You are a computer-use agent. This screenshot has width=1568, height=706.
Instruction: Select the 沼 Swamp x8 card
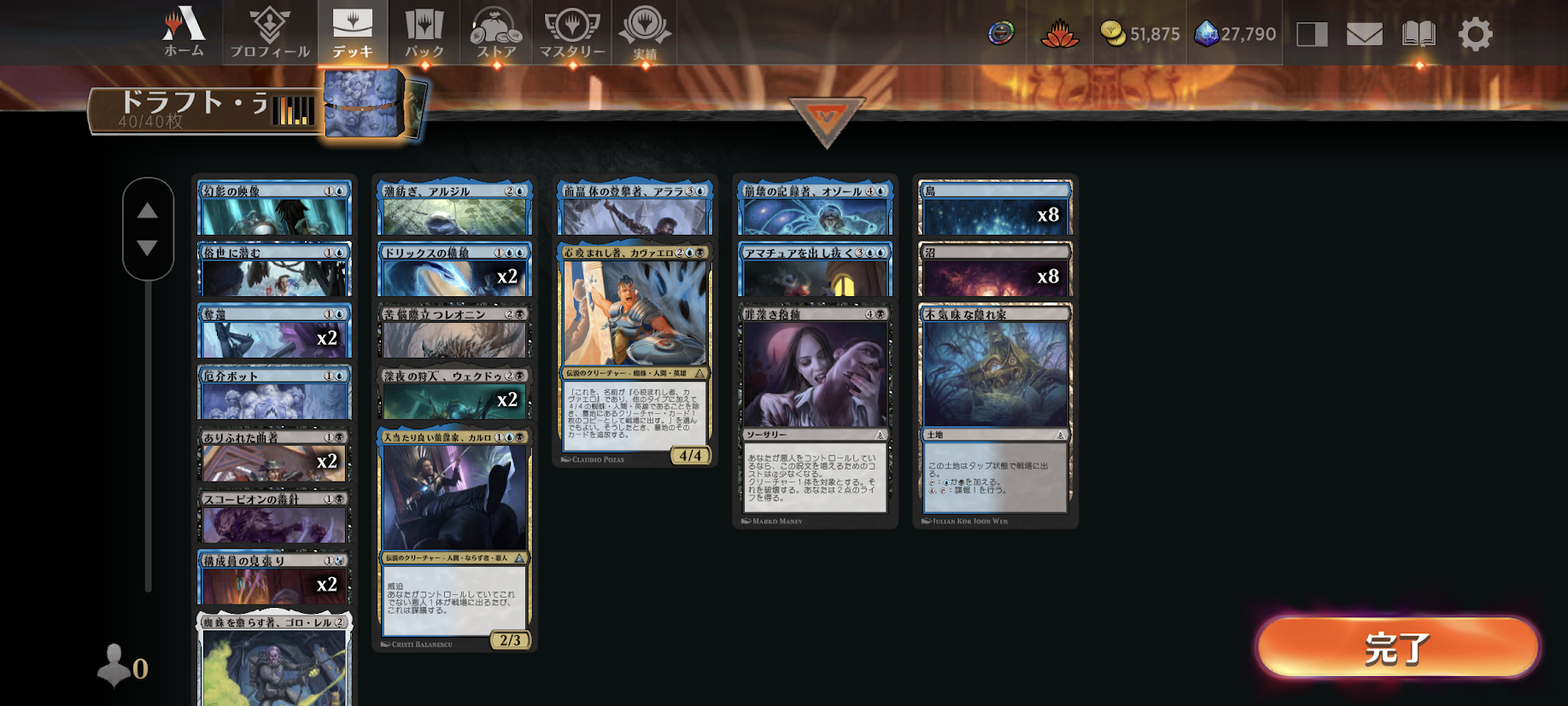995,270
